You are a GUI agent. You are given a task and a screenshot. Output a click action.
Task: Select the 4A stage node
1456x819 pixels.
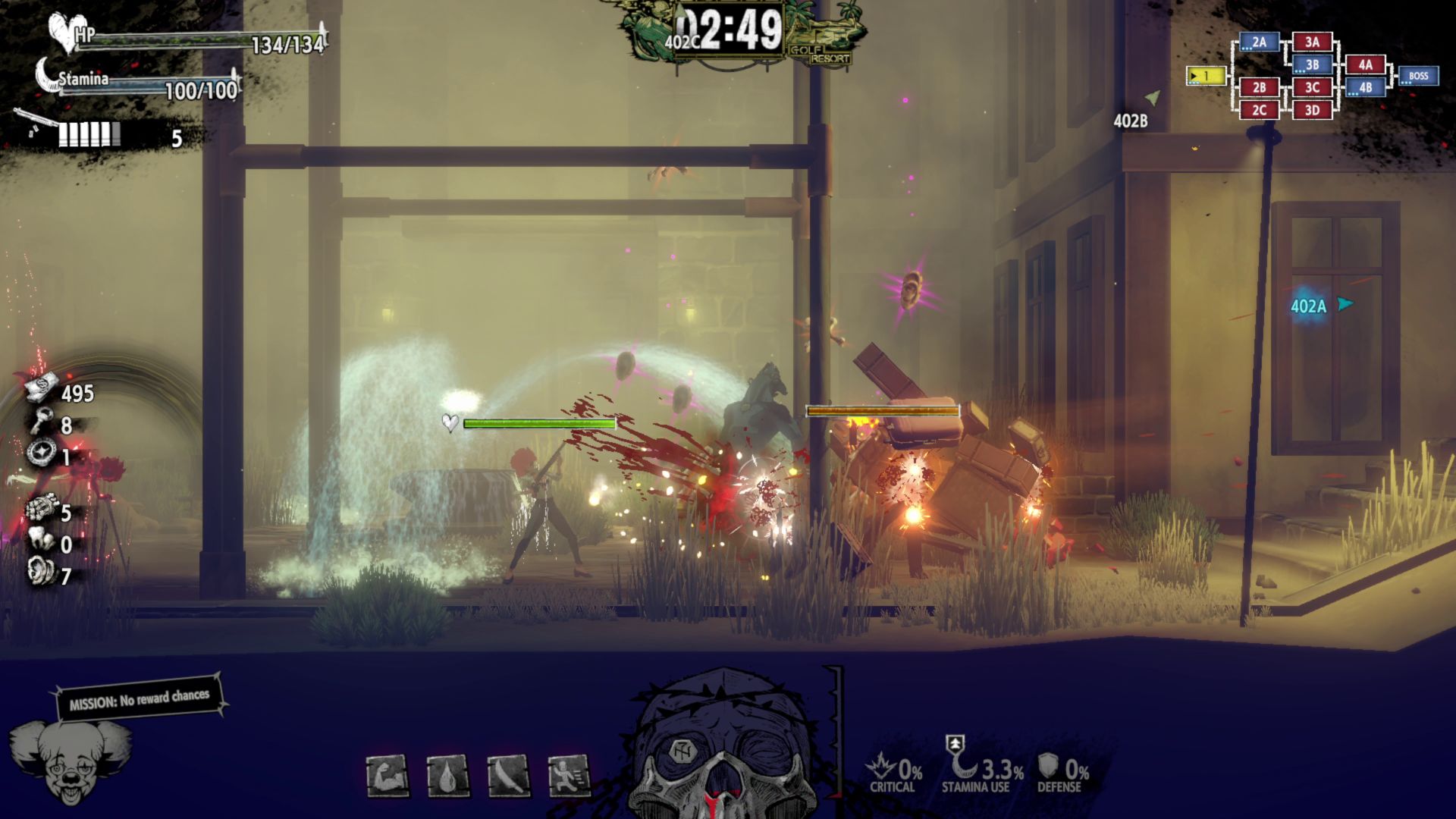pos(1365,65)
